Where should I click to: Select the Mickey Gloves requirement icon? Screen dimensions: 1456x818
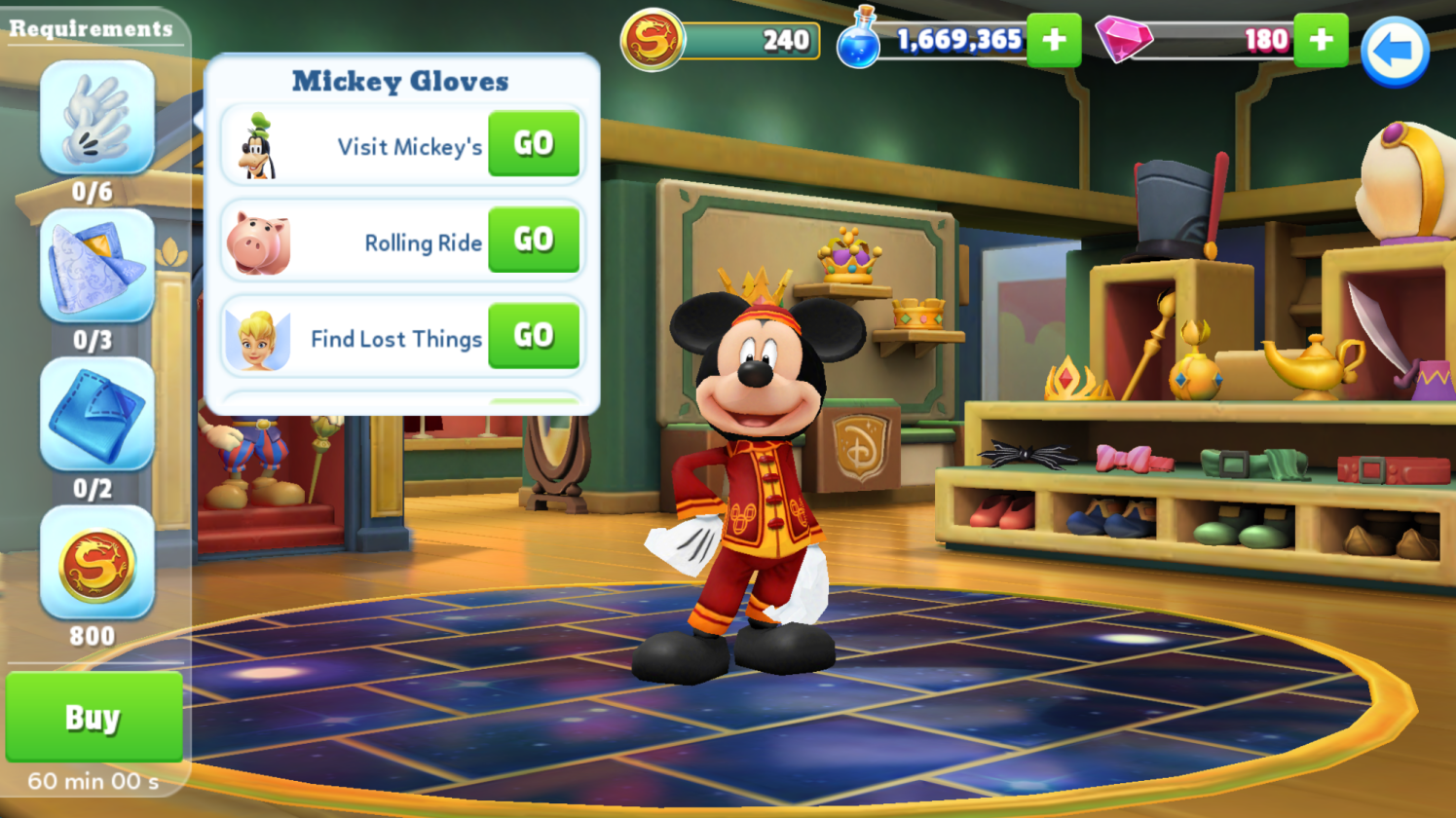click(x=96, y=119)
